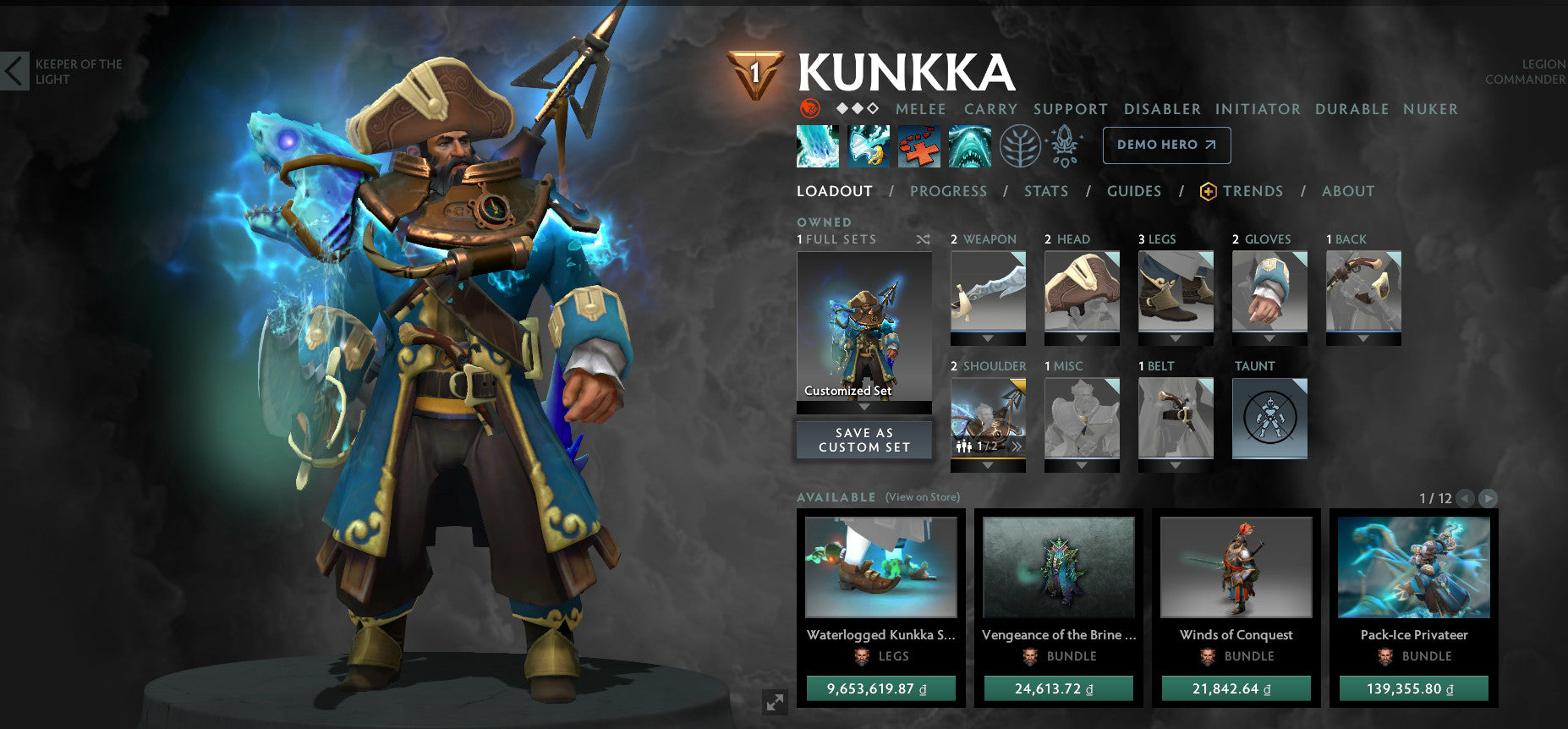1568x729 pixels.
Task: Click the back arrow toward Keeper of the Light
Action: (x=14, y=71)
